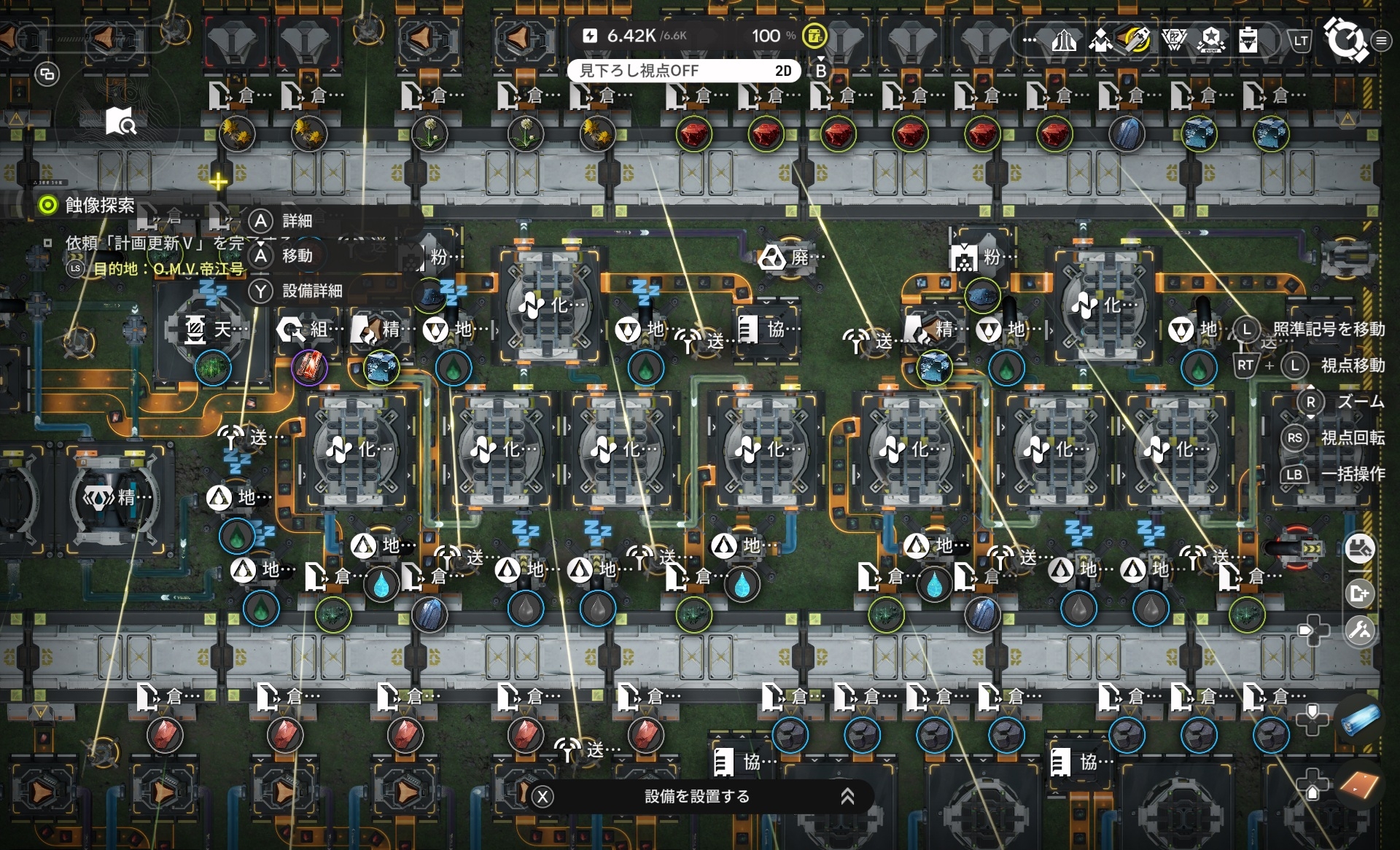Open the operator team icon
Viewport: 1400px width, 850px height.
(1100, 40)
